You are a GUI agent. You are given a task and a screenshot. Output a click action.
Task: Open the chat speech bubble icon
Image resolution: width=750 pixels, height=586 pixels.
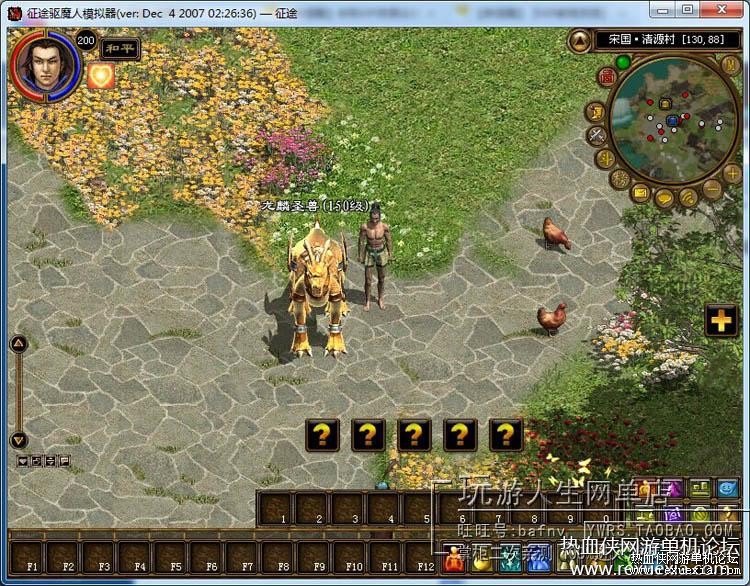tap(663, 198)
